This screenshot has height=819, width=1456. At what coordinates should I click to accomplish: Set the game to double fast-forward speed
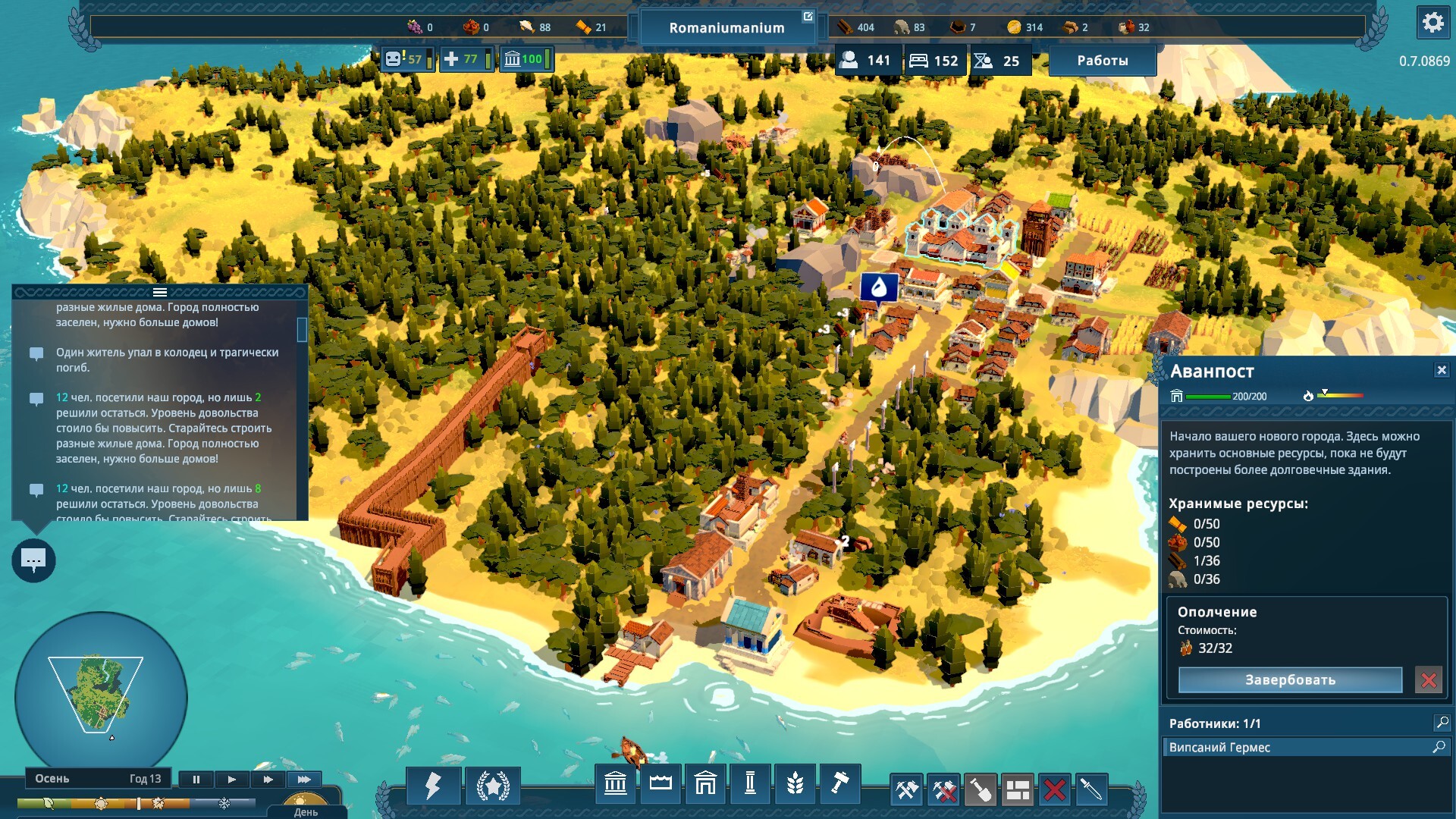(x=268, y=779)
